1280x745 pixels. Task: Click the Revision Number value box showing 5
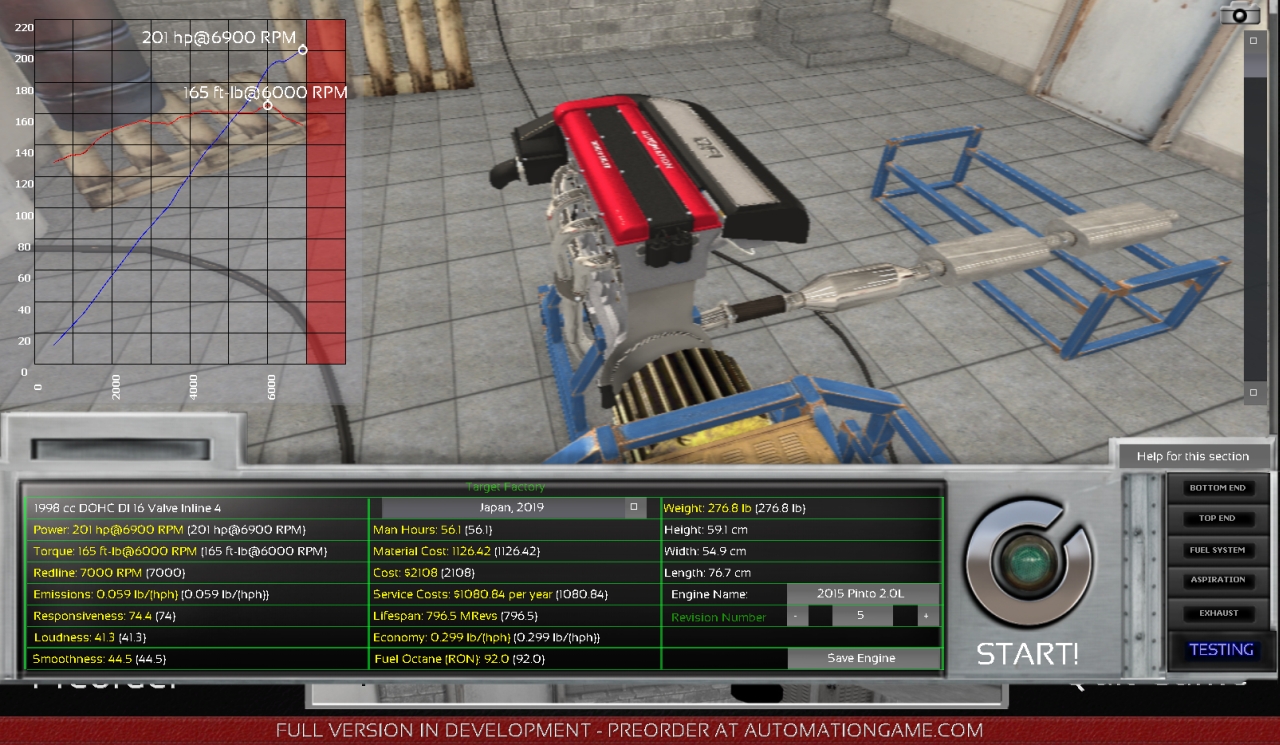[x=862, y=615]
